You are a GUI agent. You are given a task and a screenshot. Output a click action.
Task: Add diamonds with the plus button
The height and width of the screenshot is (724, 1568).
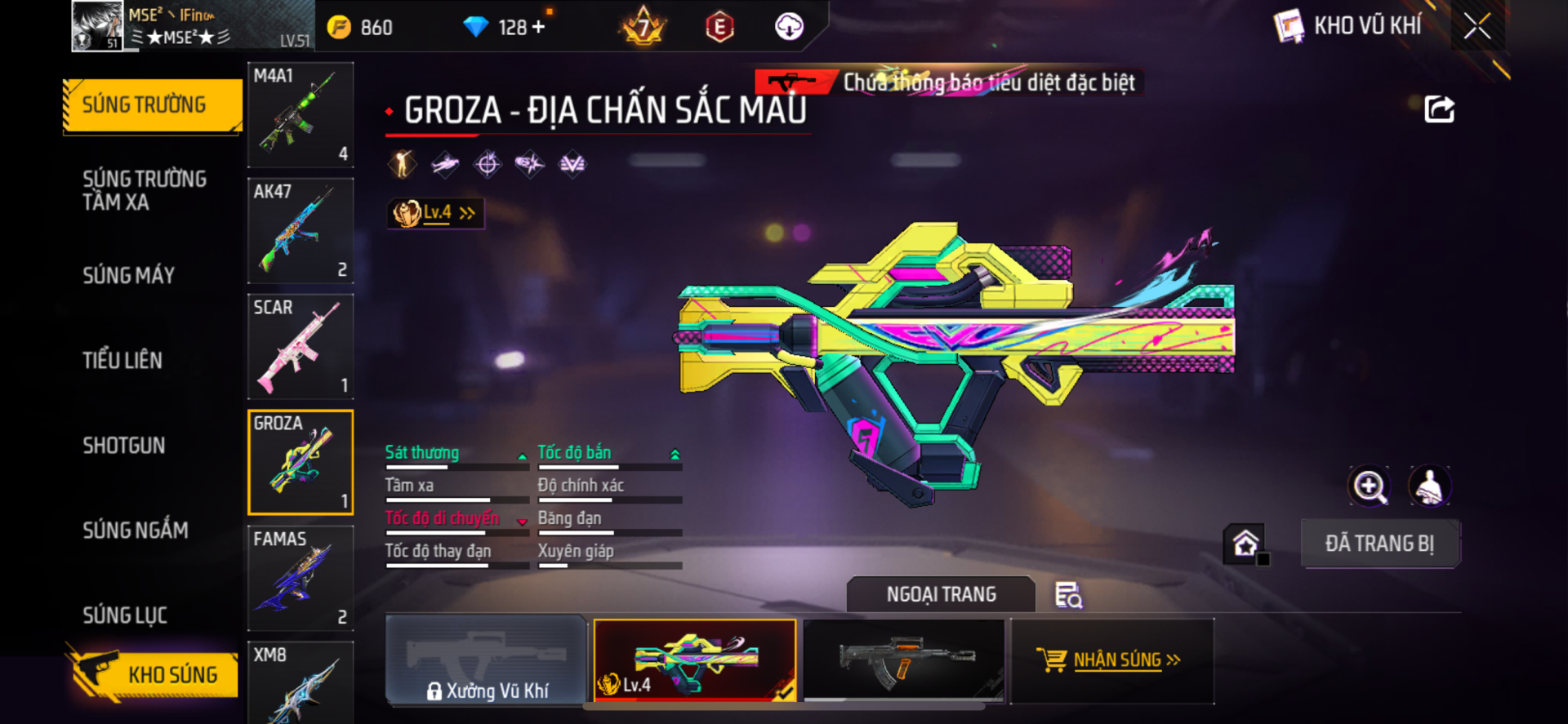(538, 27)
